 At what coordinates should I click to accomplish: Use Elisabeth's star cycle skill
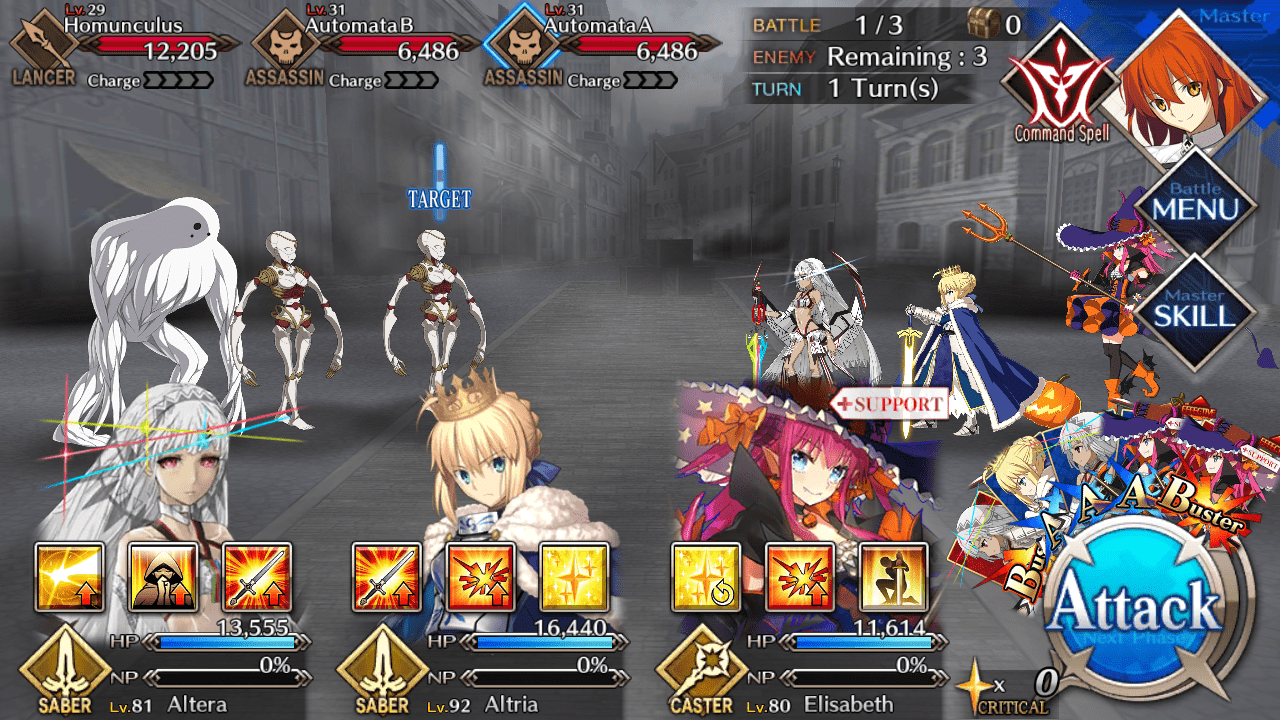coord(706,577)
